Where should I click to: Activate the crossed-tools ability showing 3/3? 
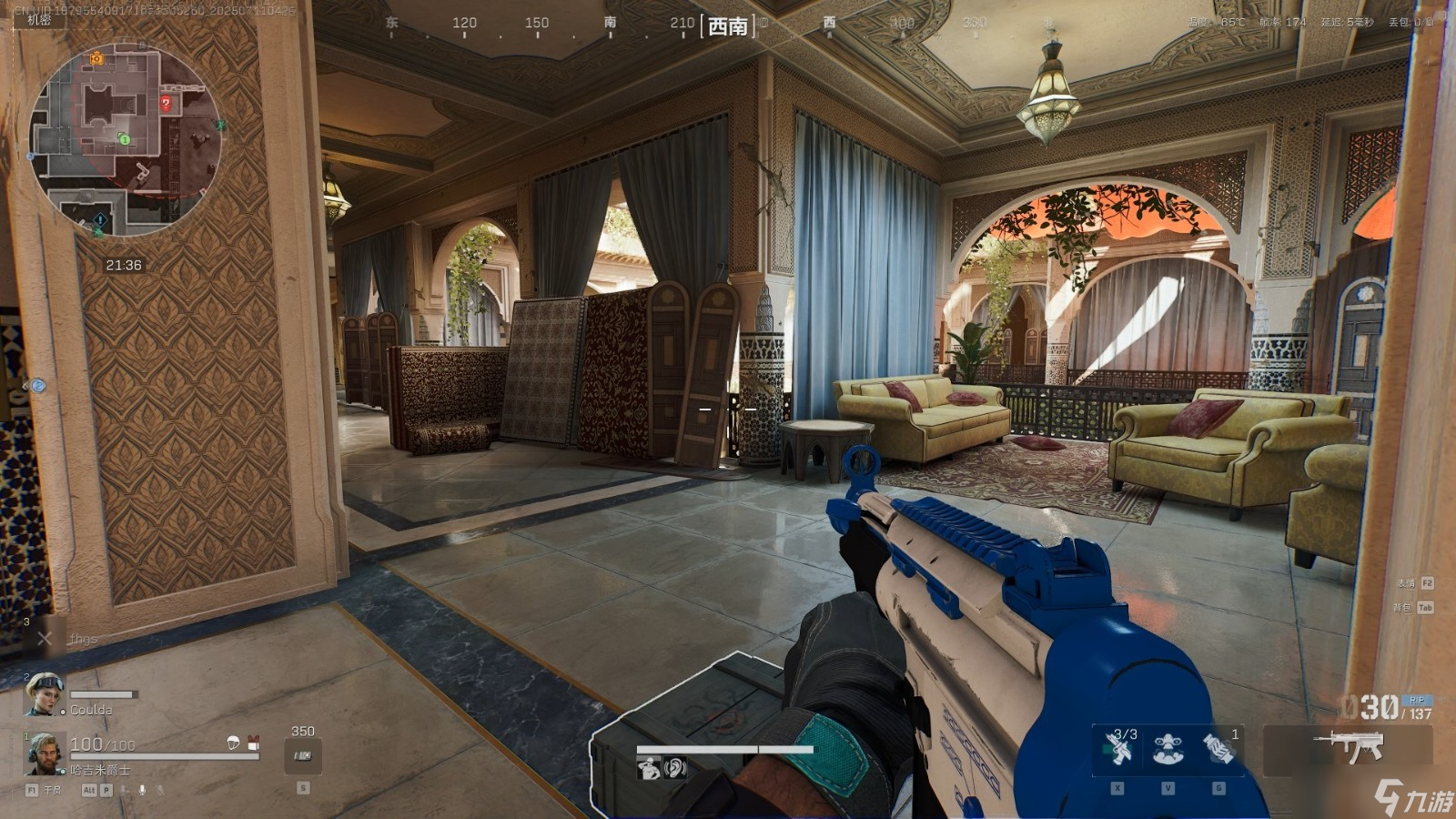click(1118, 748)
